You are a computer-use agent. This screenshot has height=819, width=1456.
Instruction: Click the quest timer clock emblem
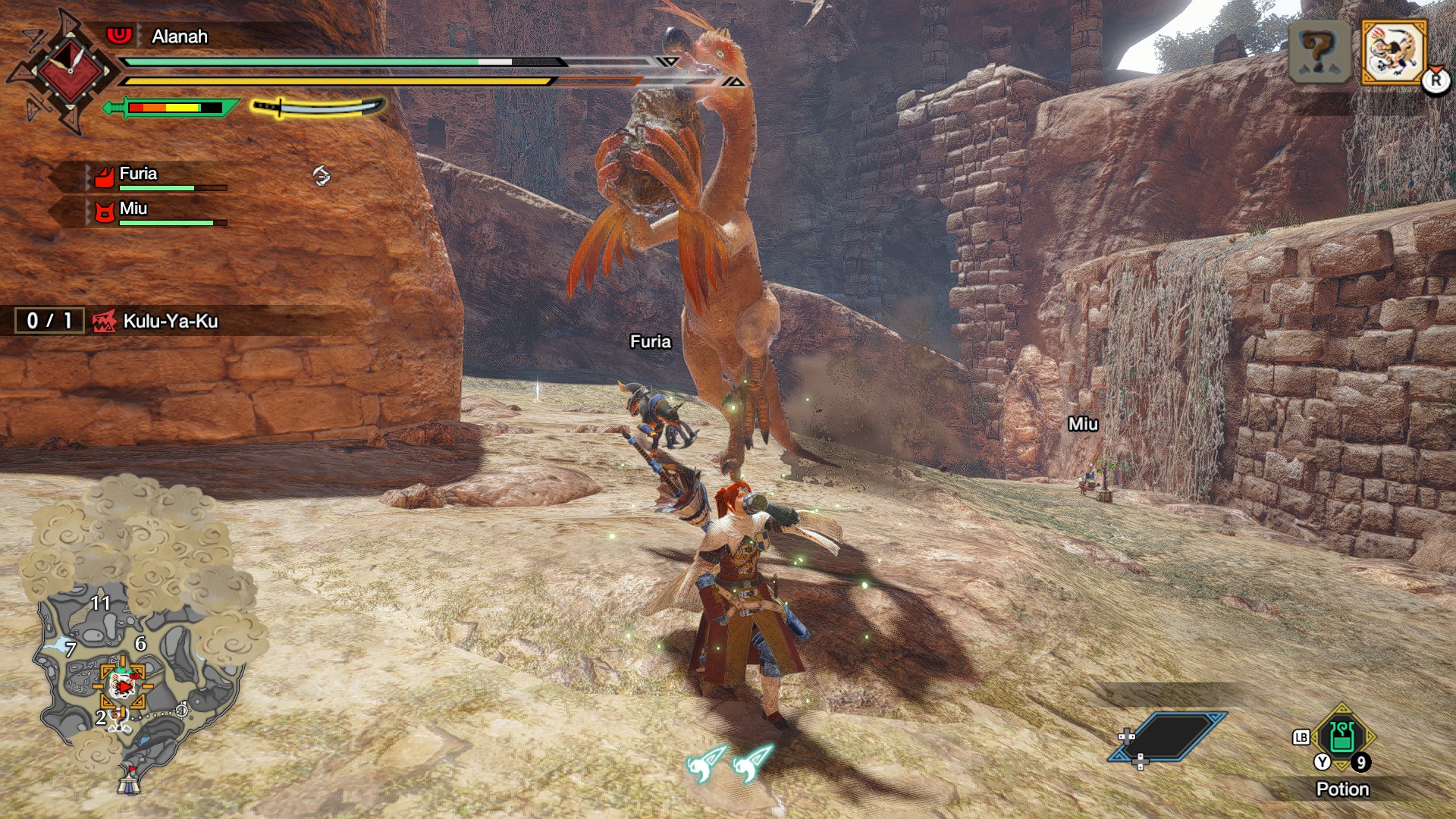(68, 71)
